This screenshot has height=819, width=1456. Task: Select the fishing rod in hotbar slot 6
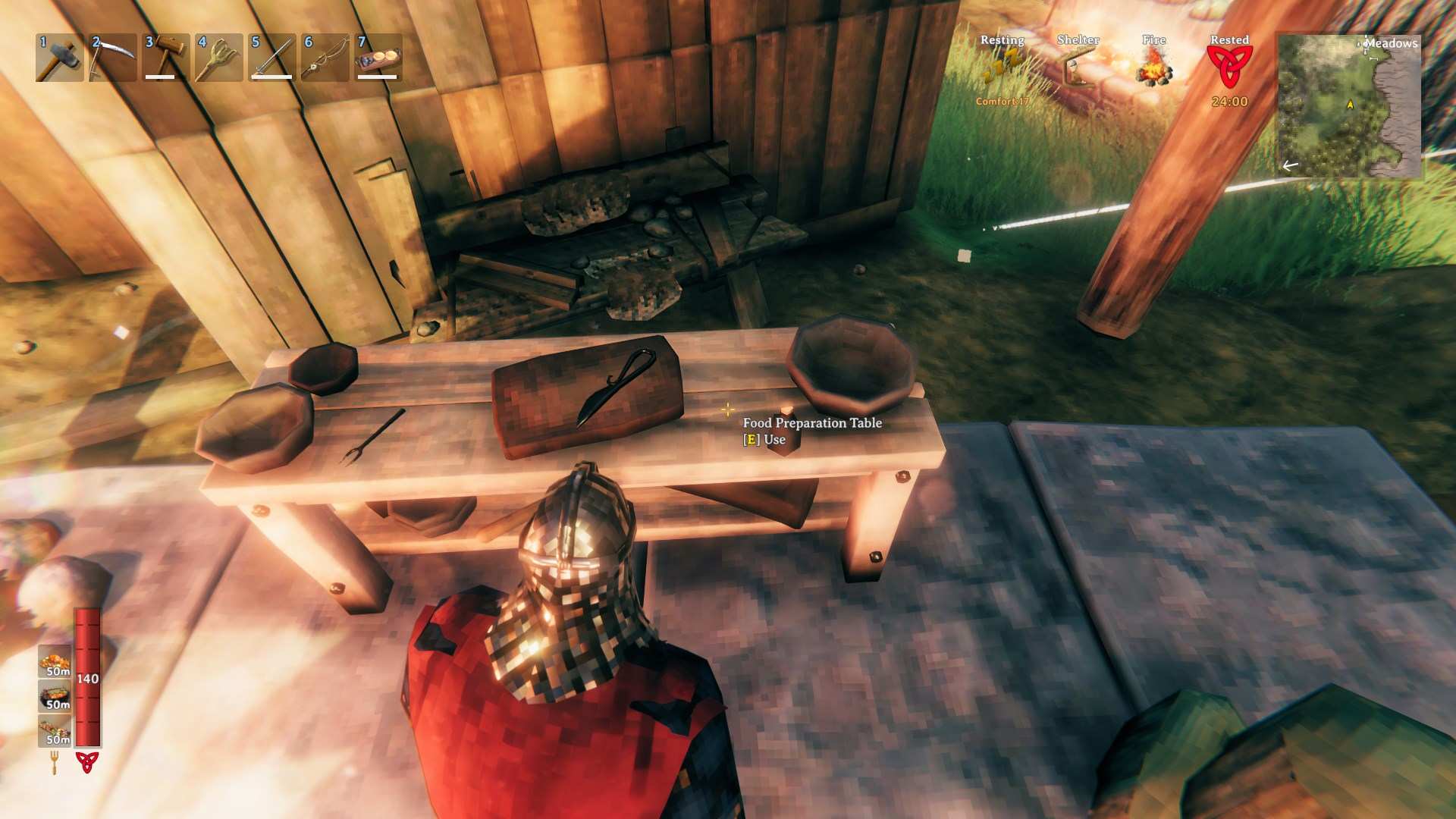325,58
